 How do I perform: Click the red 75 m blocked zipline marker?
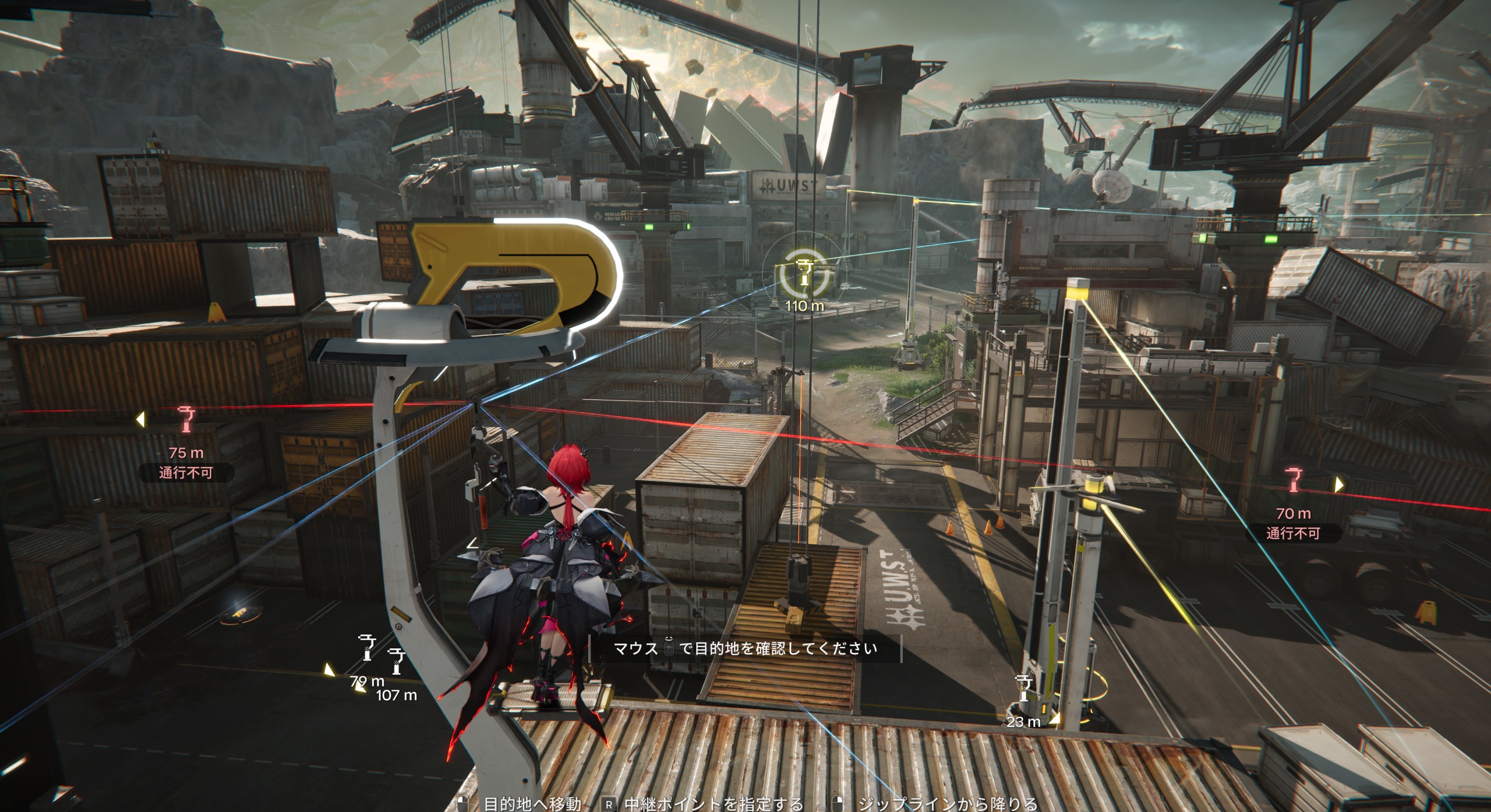tap(186, 420)
